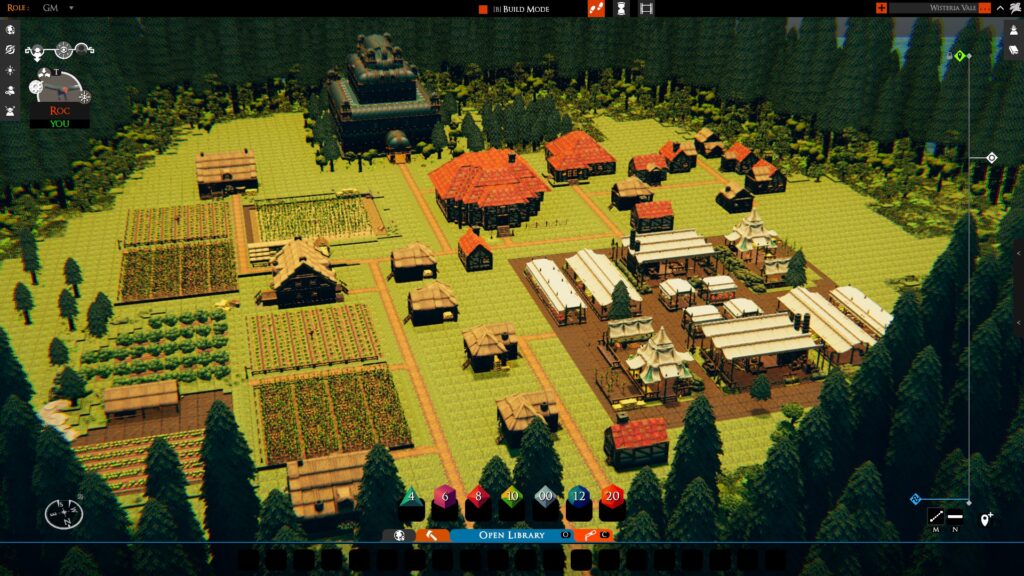The width and height of the screenshot is (1024, 576).
Task: Open the GM role dropdown
Action: (x=71, y=8)
